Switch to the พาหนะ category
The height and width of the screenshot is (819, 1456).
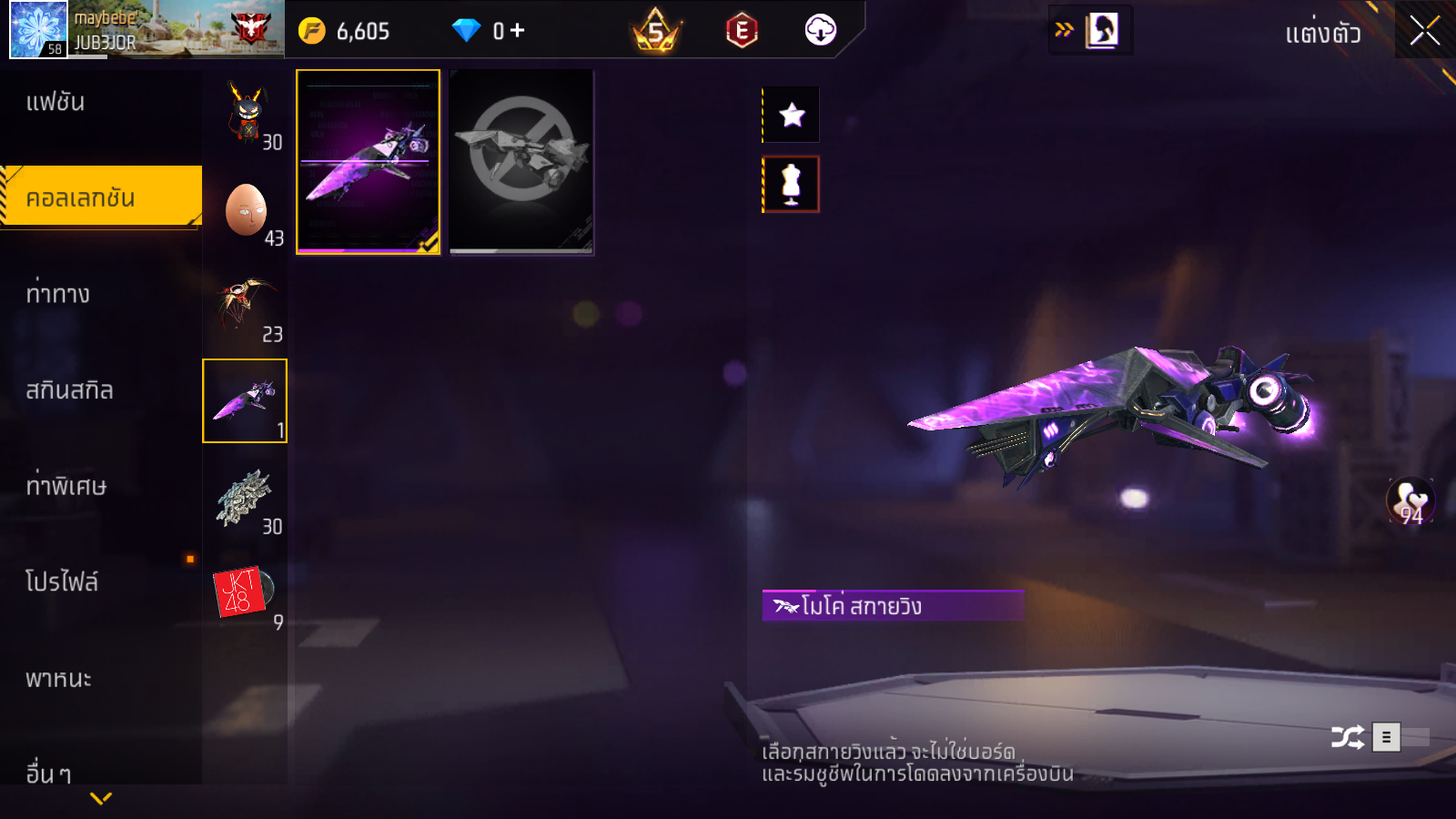click(x=58, y=679)
